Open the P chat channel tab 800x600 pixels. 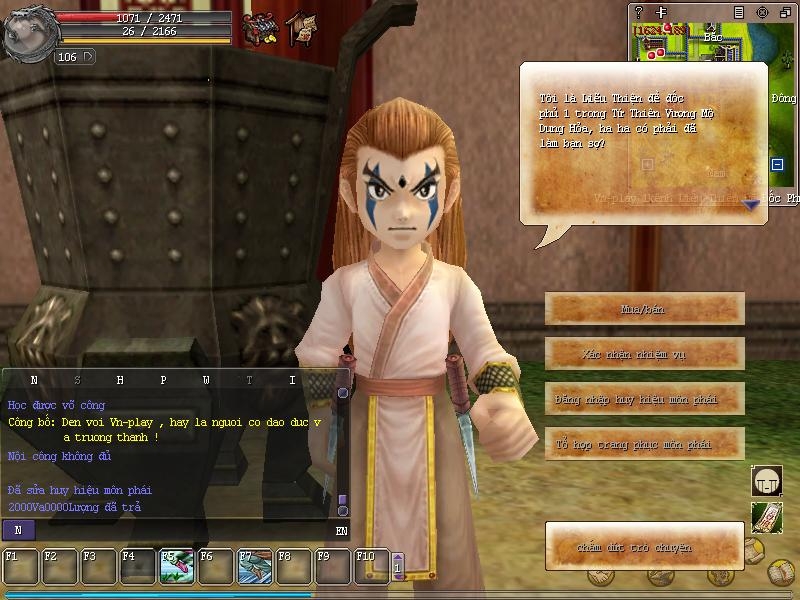tap(163, 380)
